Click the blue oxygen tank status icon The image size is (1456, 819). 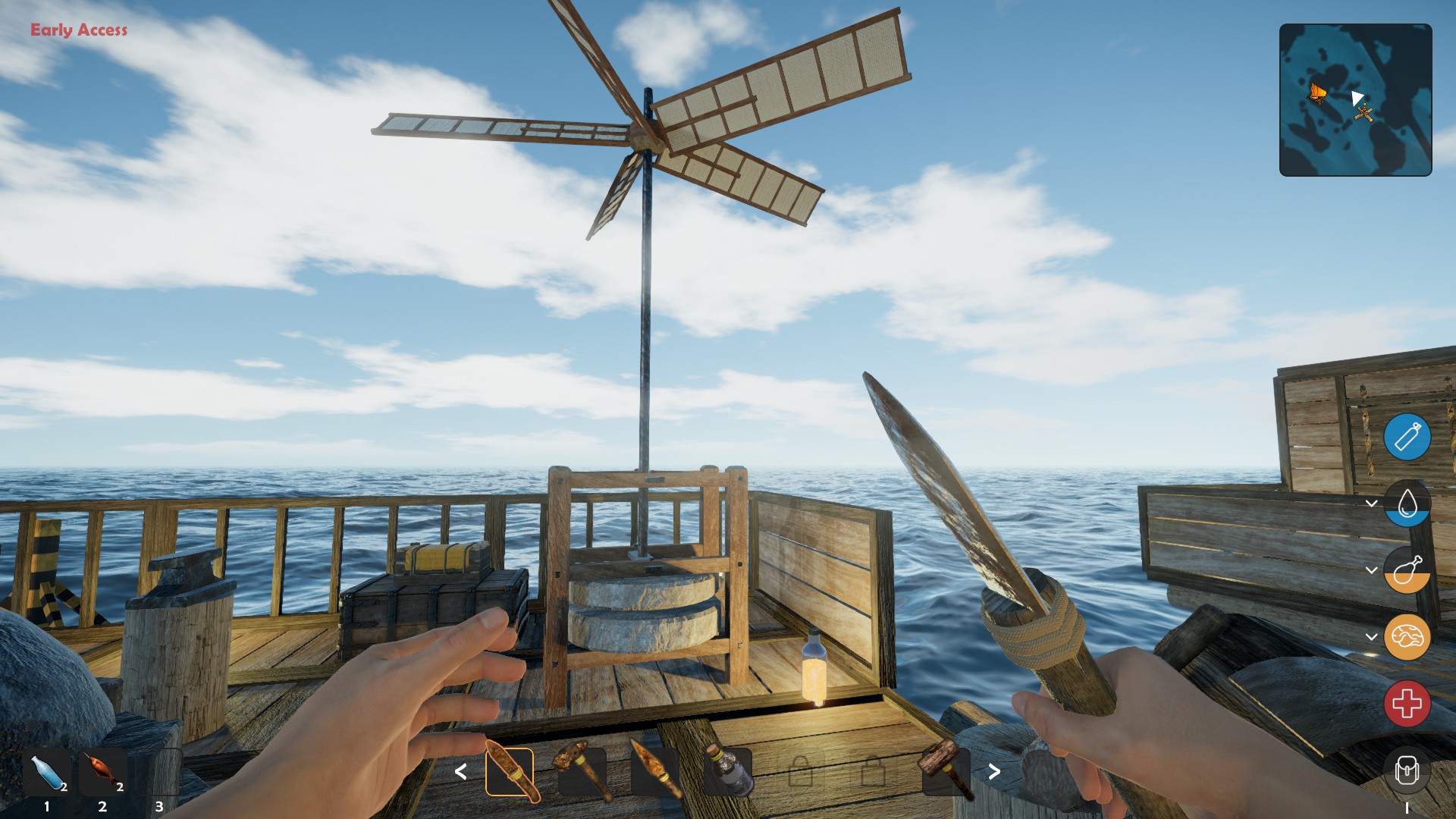point(1407,437)
